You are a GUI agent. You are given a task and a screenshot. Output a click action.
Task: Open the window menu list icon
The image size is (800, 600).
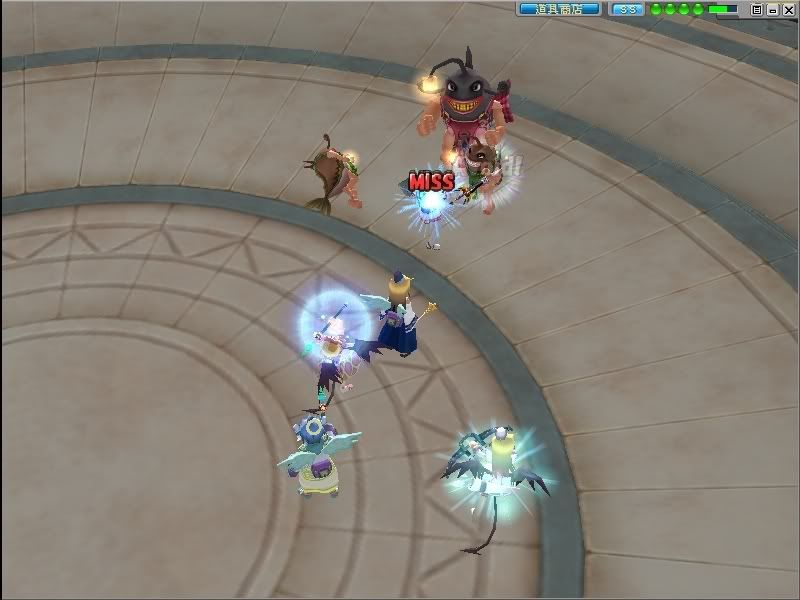[757, 9]
